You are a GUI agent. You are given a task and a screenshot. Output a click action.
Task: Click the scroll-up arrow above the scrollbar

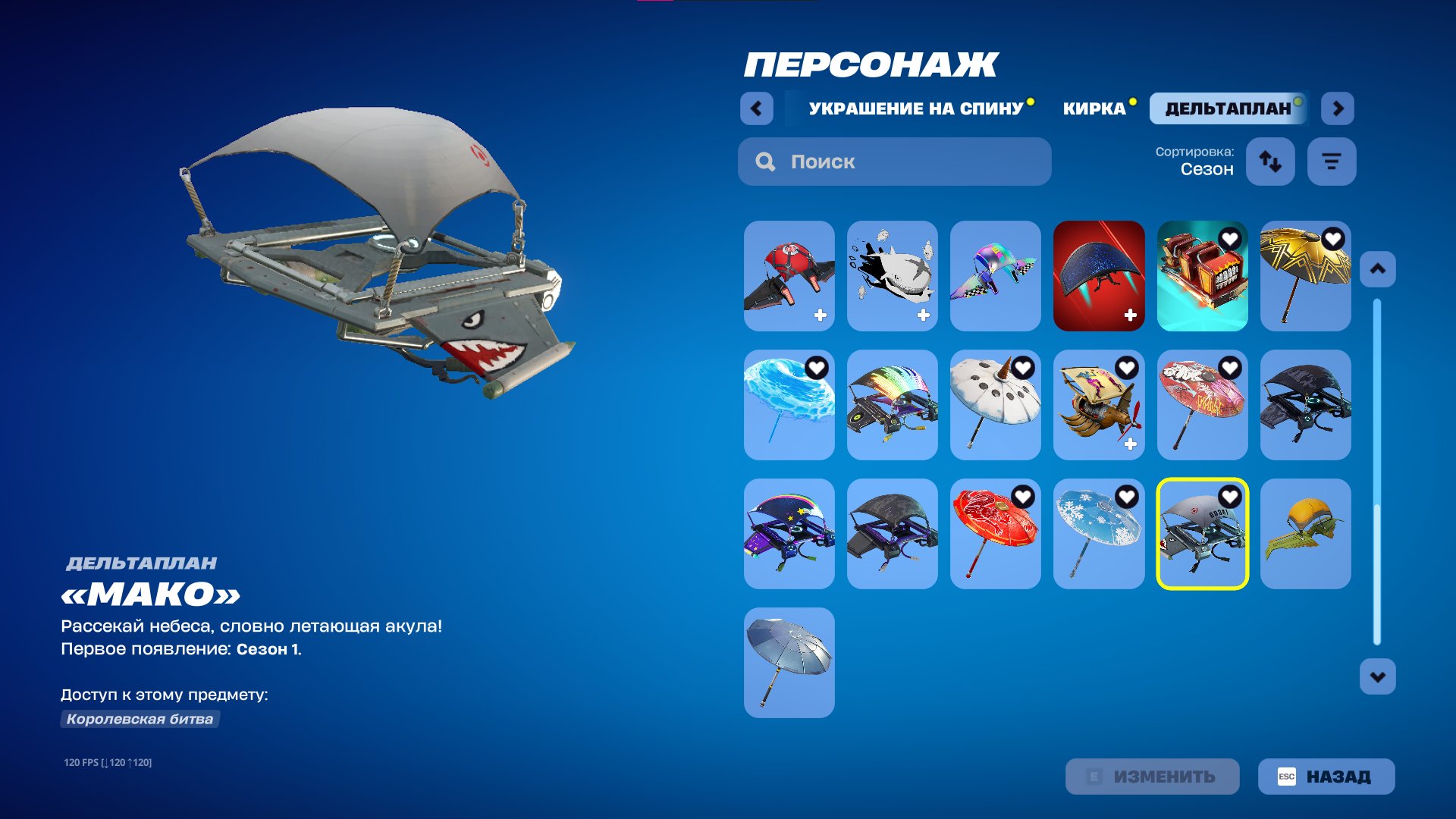click(x=1376, y=267)
